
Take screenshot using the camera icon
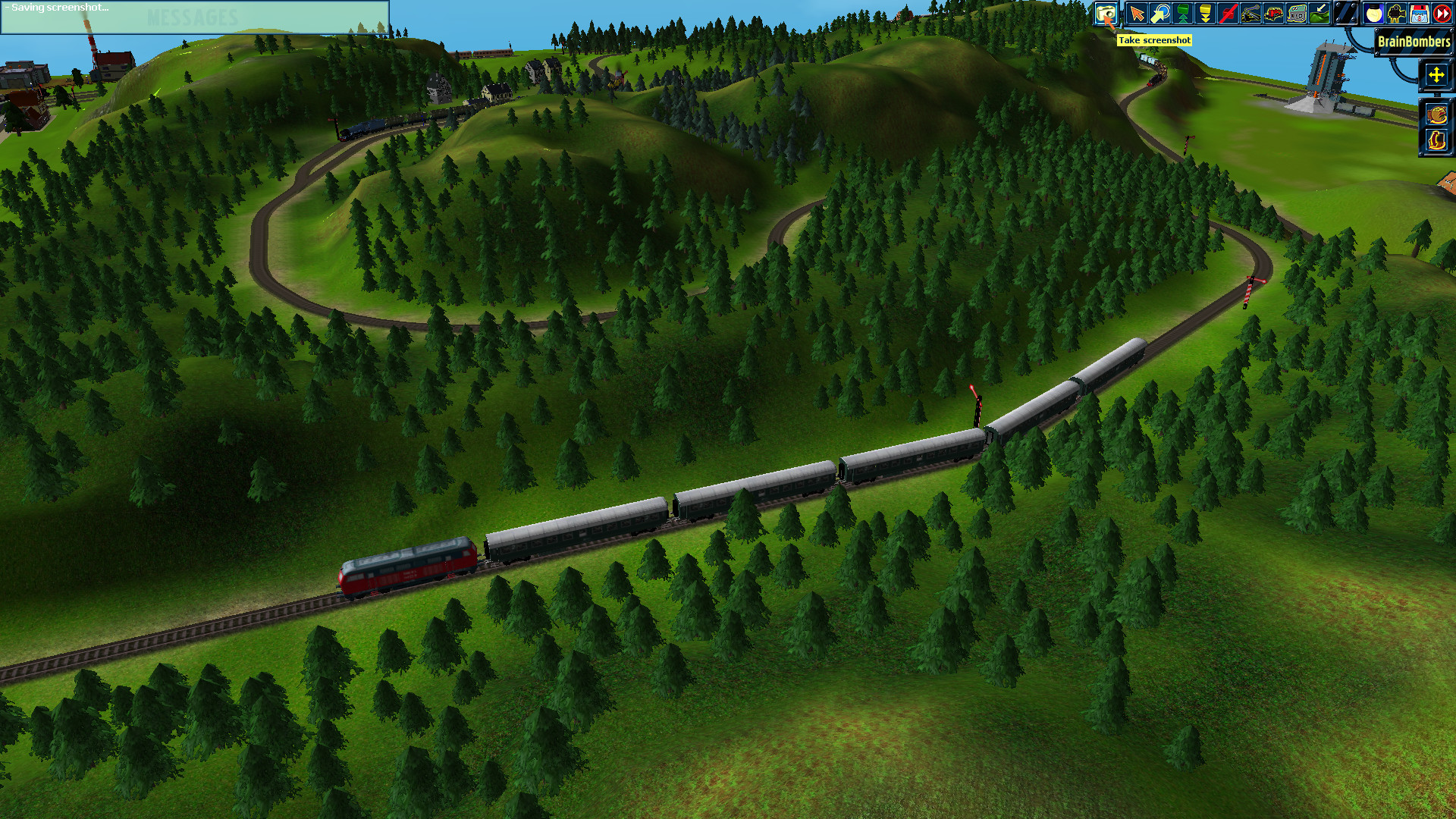(1107, 13)
